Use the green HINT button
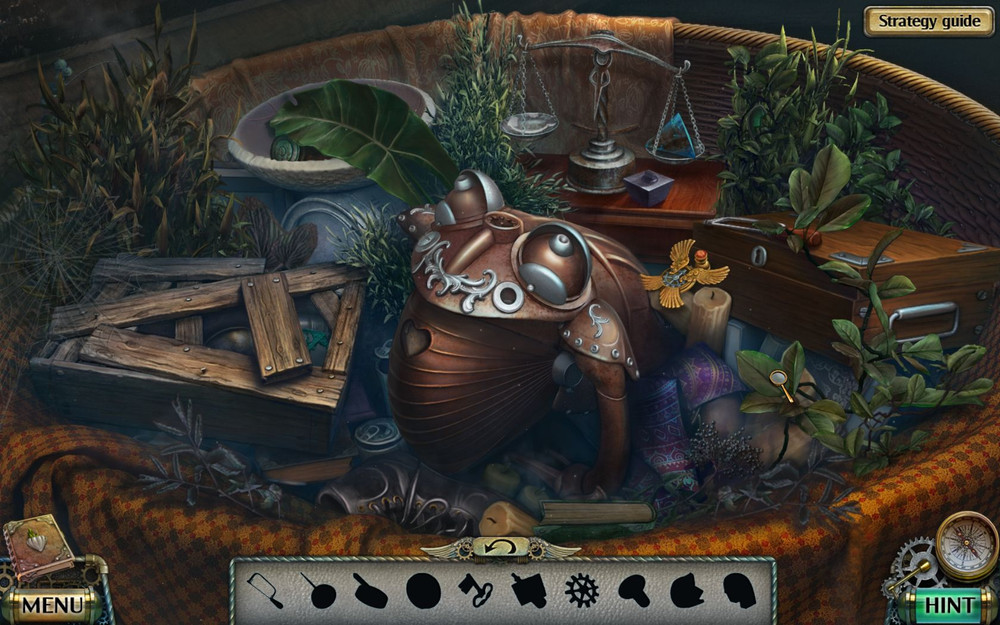 click(x=949, y=604)
